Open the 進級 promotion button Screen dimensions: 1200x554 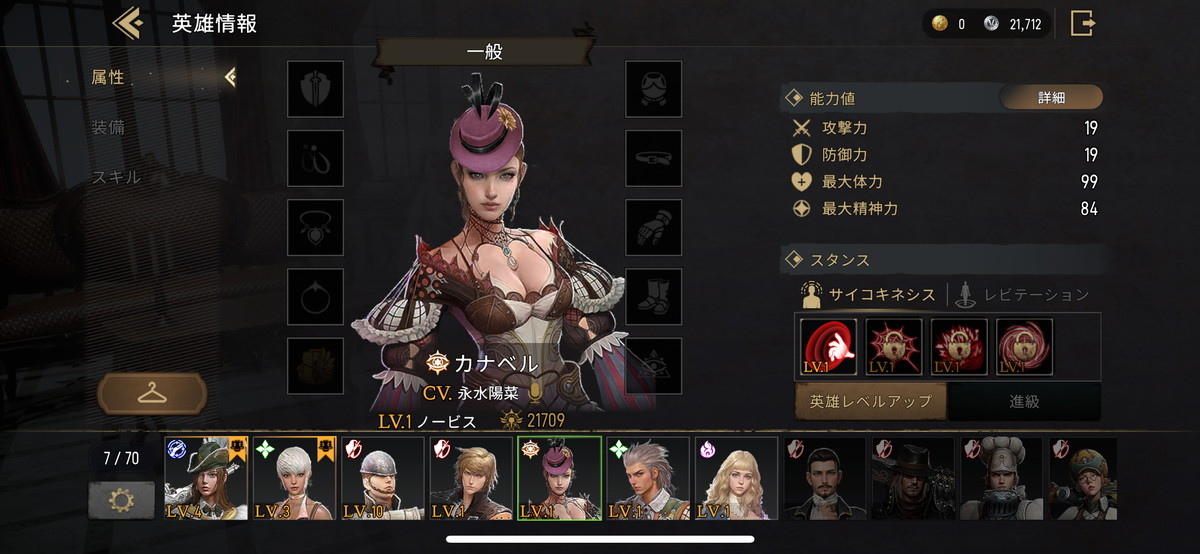pos(1024,401)
